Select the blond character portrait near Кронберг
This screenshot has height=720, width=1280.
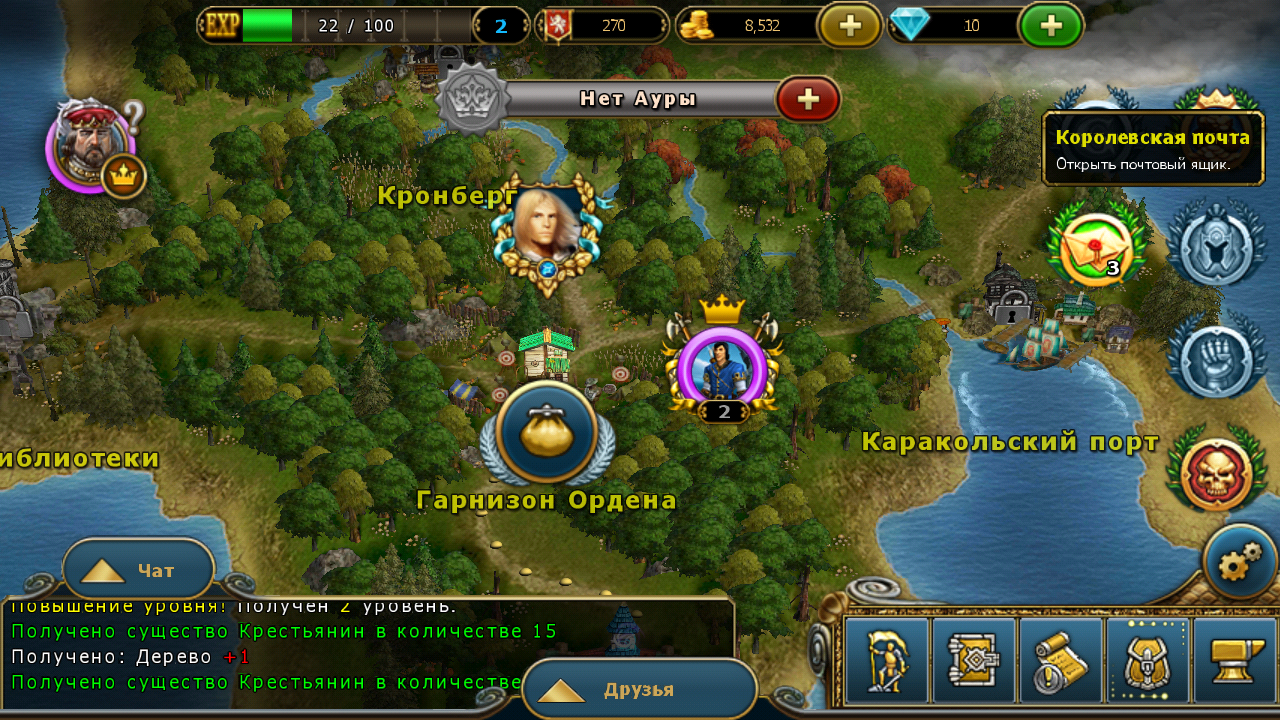pos(547,230)
